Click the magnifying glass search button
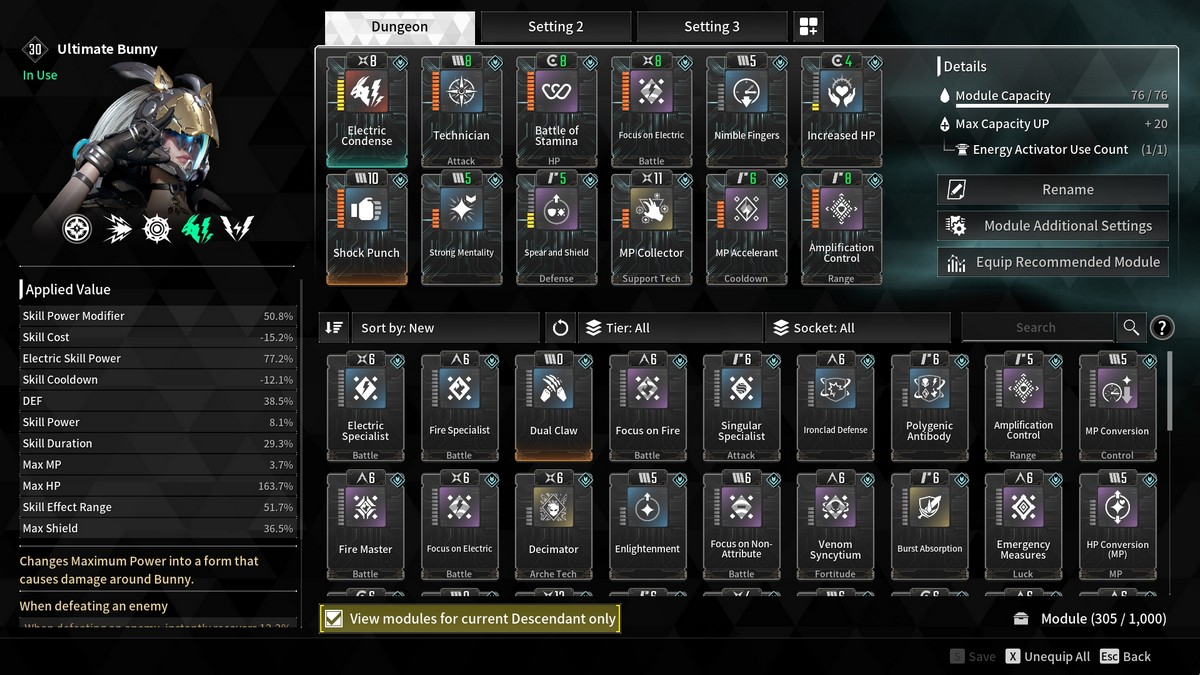 click(x=1131, y=327)
